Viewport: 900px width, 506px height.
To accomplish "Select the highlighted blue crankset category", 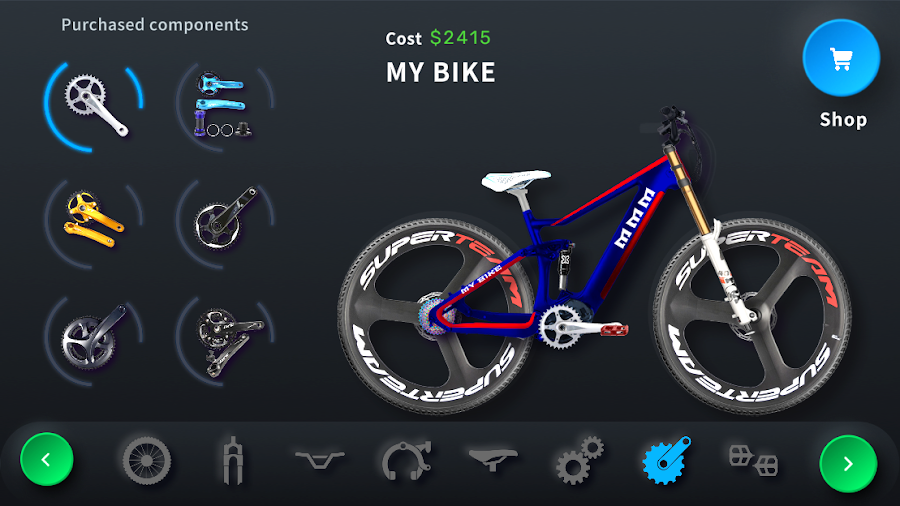I will pyautogui.click(x=666, y=461).
